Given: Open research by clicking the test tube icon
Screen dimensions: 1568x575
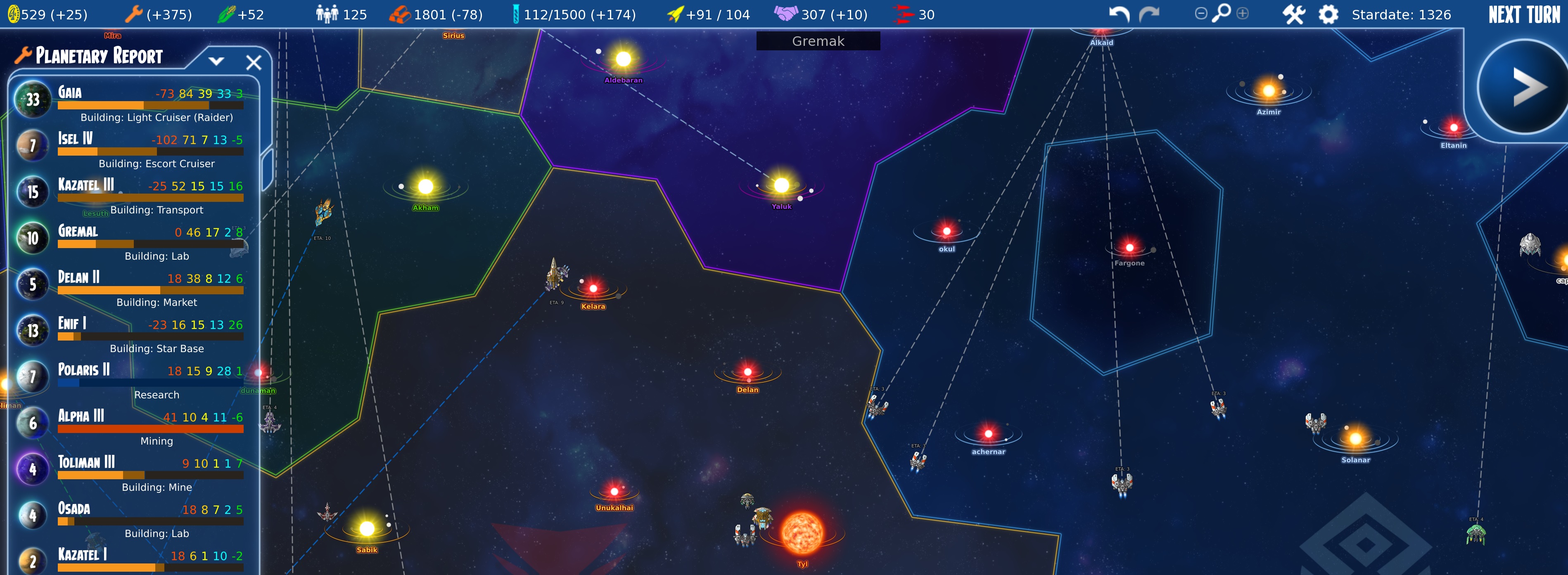Looking at the screenshot, I should coord(517,13).
